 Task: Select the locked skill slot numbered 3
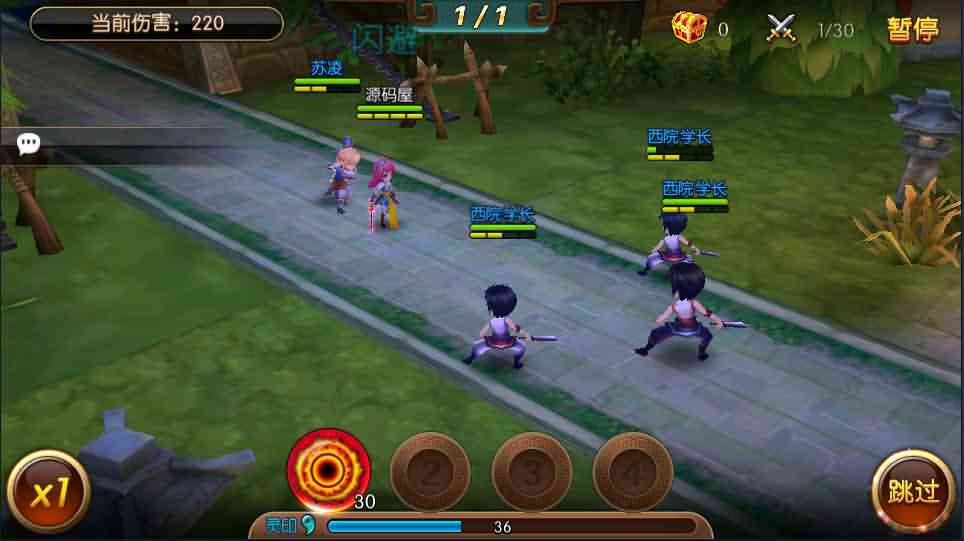click(532, 471)
